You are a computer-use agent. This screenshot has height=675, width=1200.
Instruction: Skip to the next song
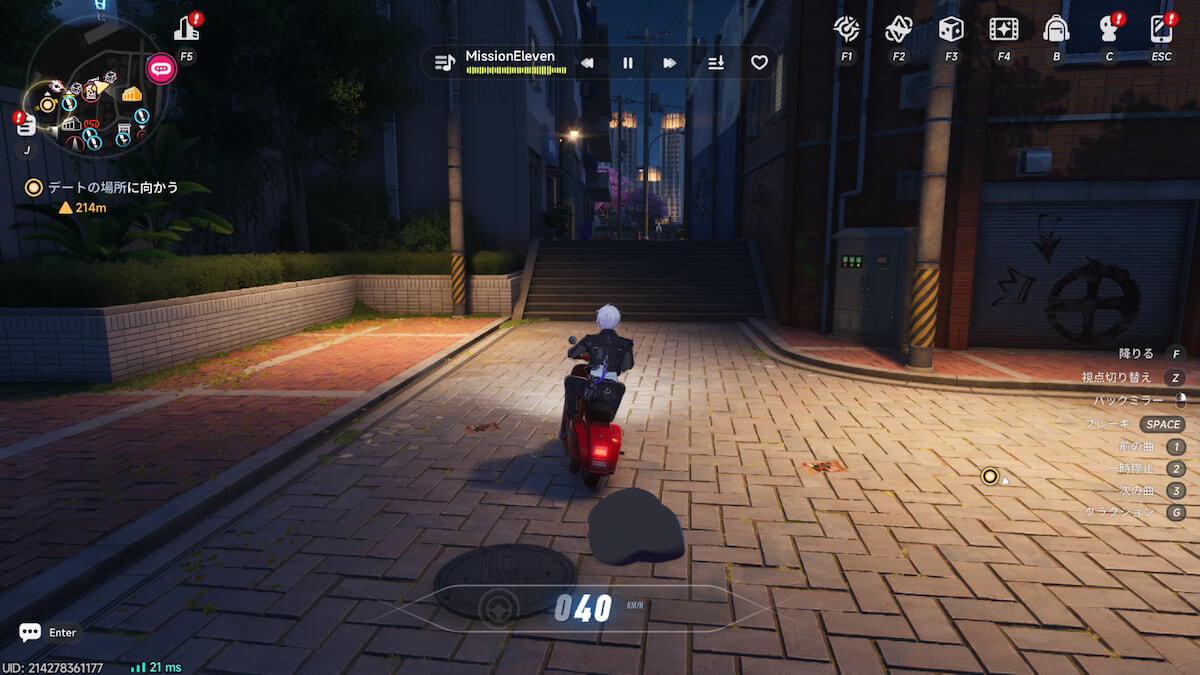(x=669, y=63)
